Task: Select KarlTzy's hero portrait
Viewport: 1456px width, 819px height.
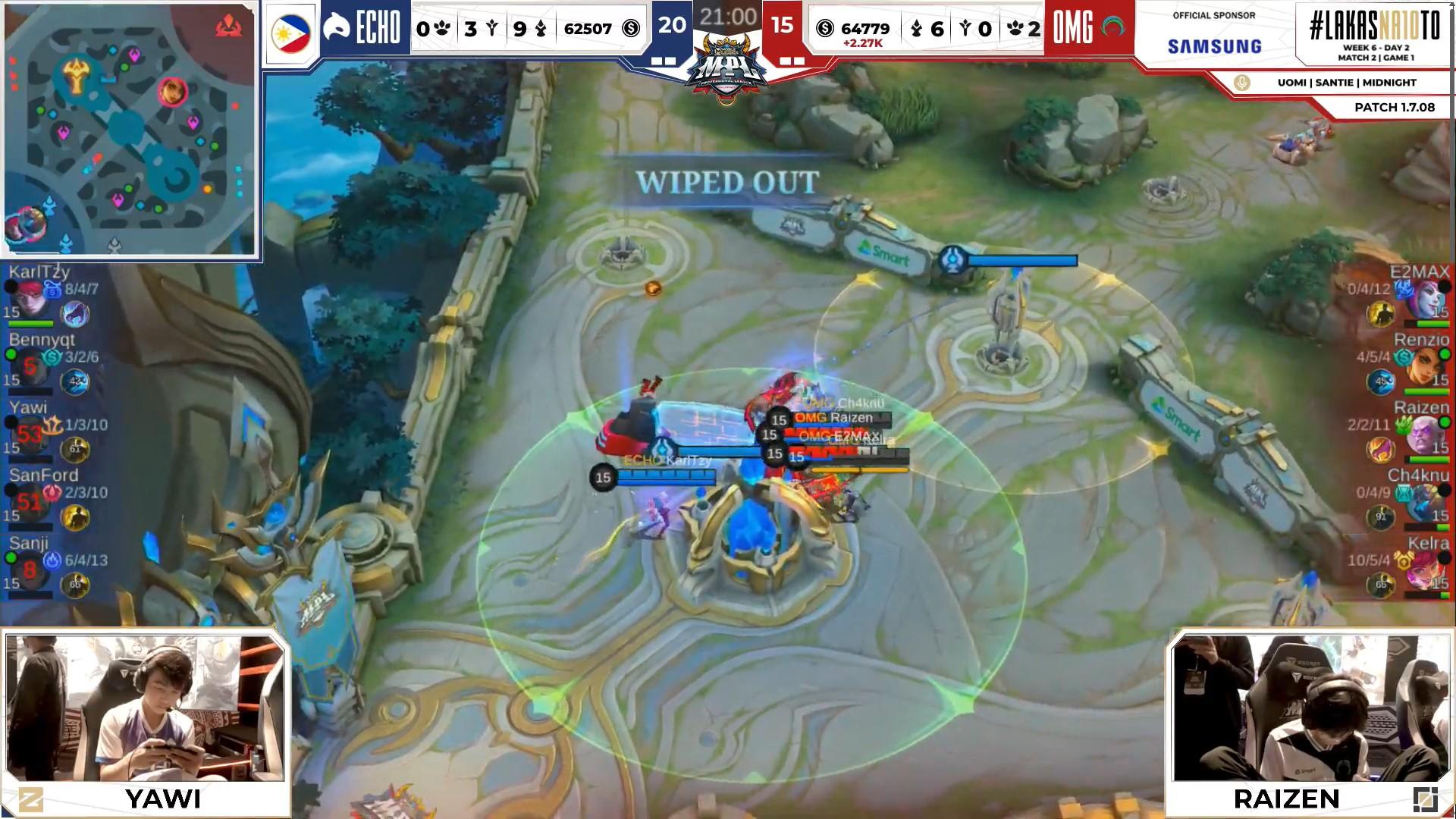Action: pyautogui.click(x=30, y=302)
